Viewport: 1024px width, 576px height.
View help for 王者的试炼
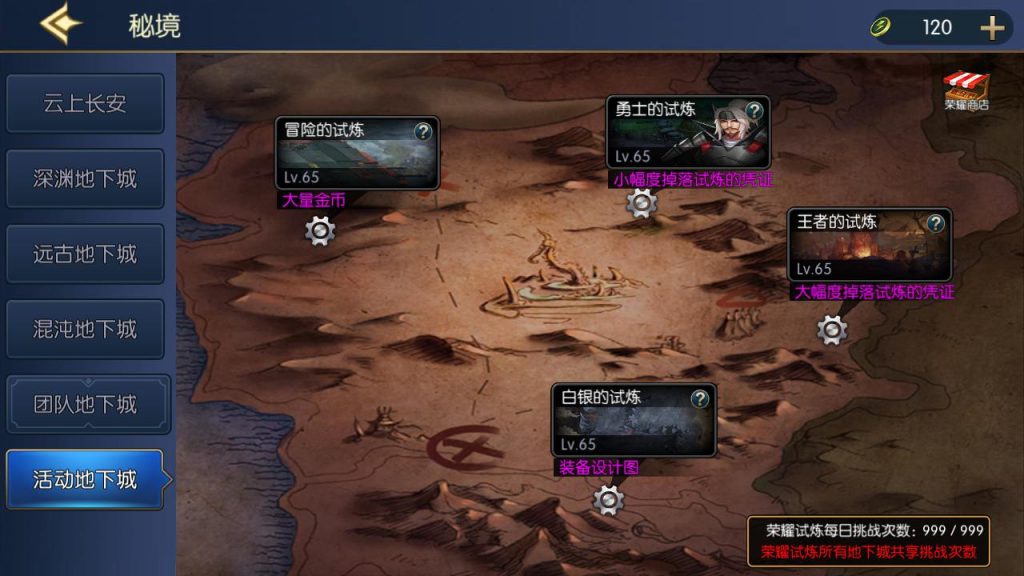(x=935, y=223)
